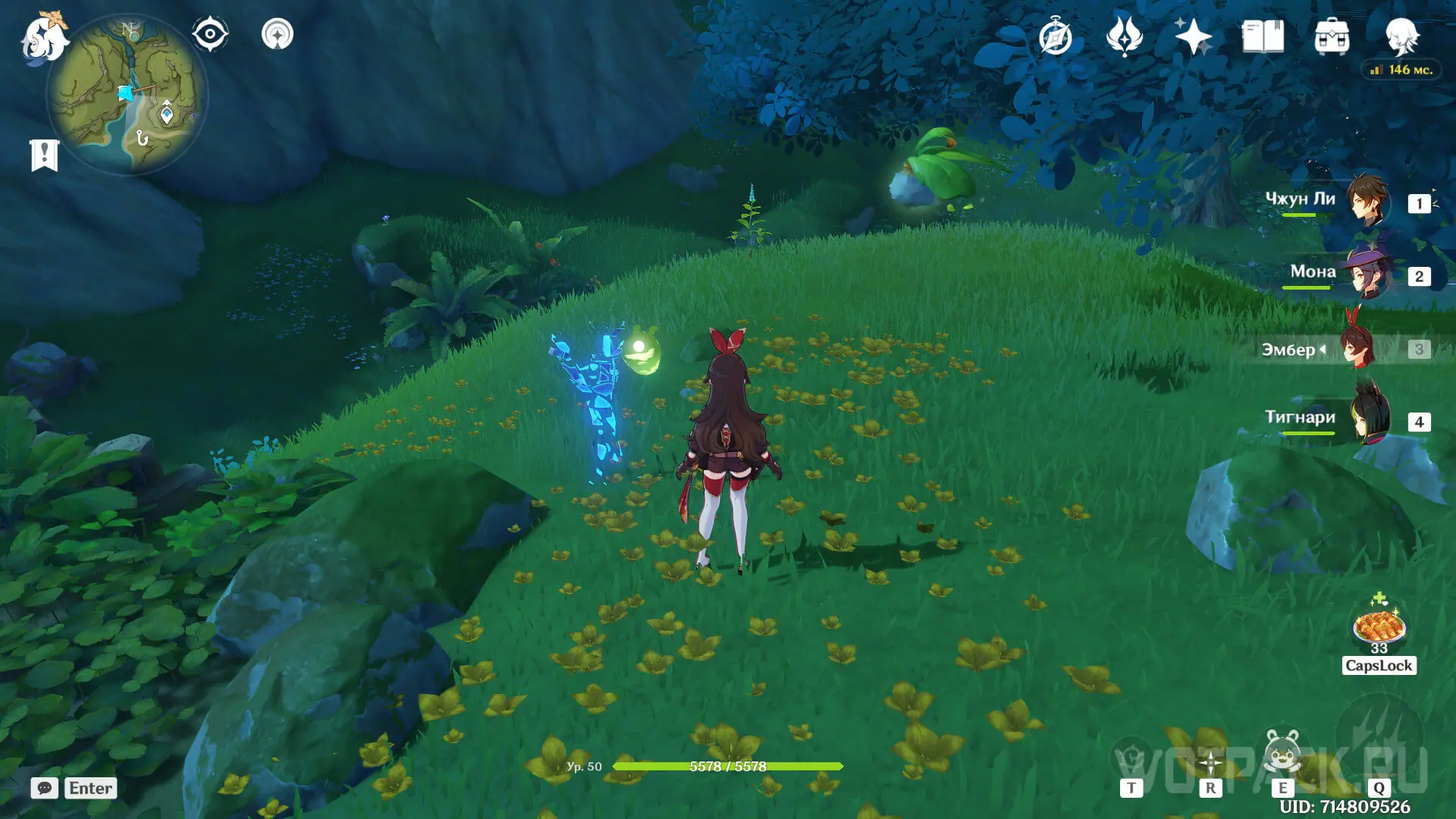Click the signal tower icon beside the minimap
This screenshot has height=819, width=1456.
tap(278, 35)
